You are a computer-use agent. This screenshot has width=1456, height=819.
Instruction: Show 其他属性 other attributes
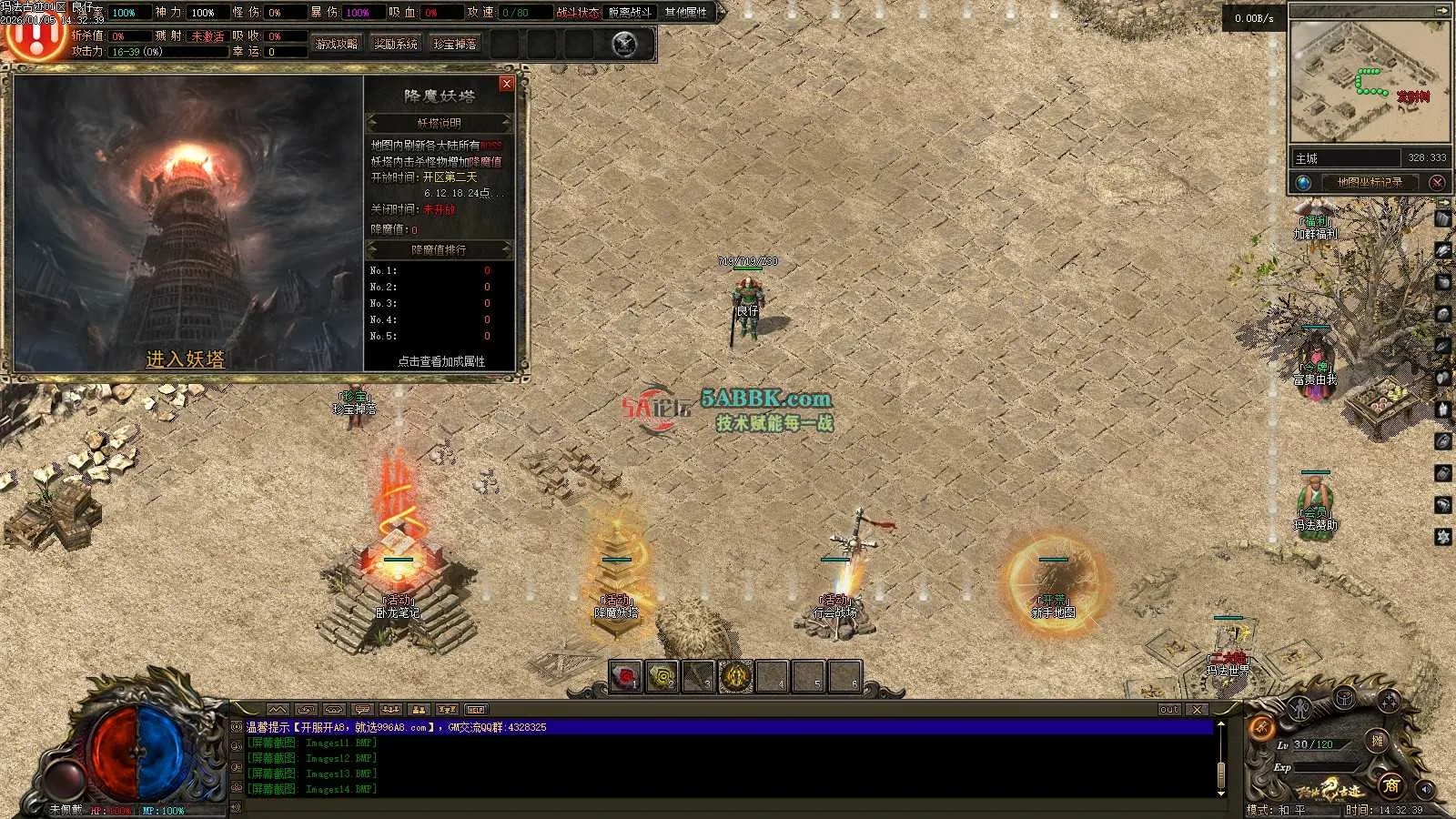(x=686, y=13)
